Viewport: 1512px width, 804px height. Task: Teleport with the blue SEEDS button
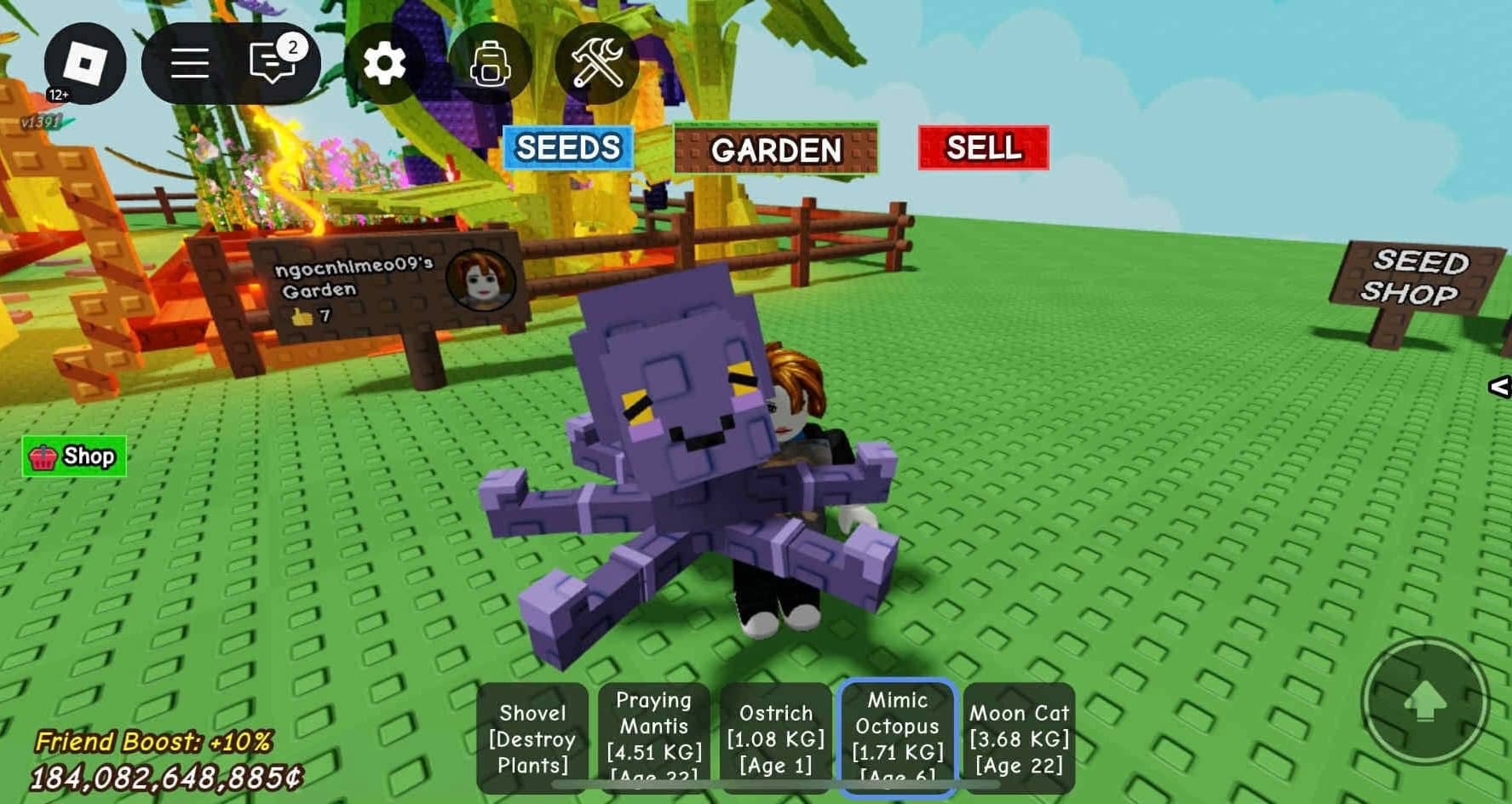567,148
